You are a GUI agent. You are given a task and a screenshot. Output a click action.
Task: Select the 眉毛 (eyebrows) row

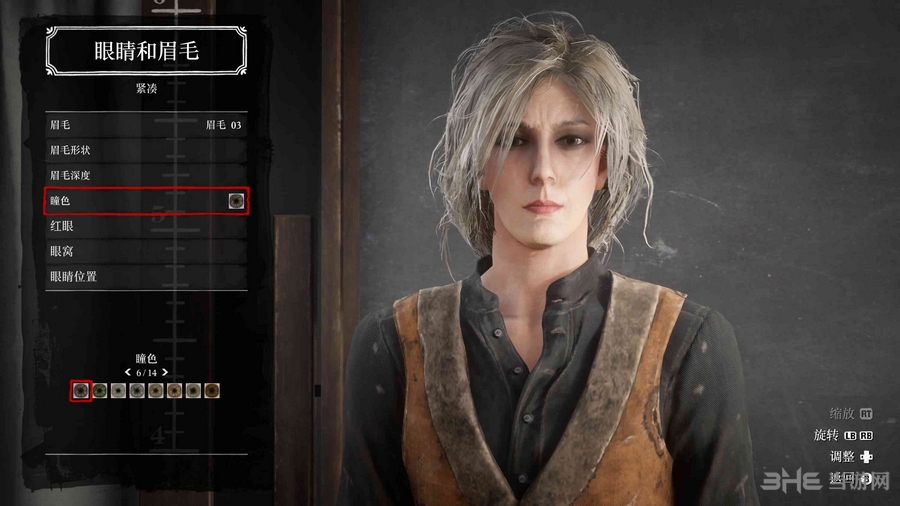(146, 125)
